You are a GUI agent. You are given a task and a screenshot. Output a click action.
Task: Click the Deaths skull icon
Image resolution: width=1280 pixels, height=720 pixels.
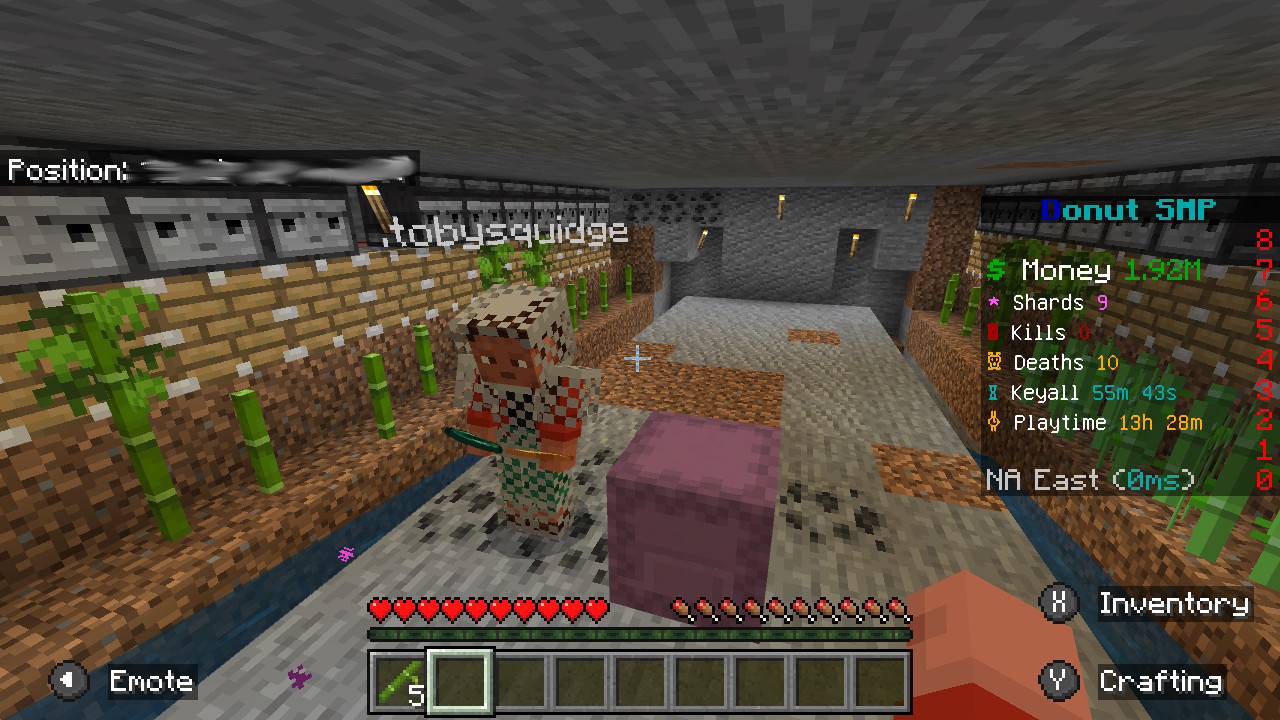[x=994, y=362]
